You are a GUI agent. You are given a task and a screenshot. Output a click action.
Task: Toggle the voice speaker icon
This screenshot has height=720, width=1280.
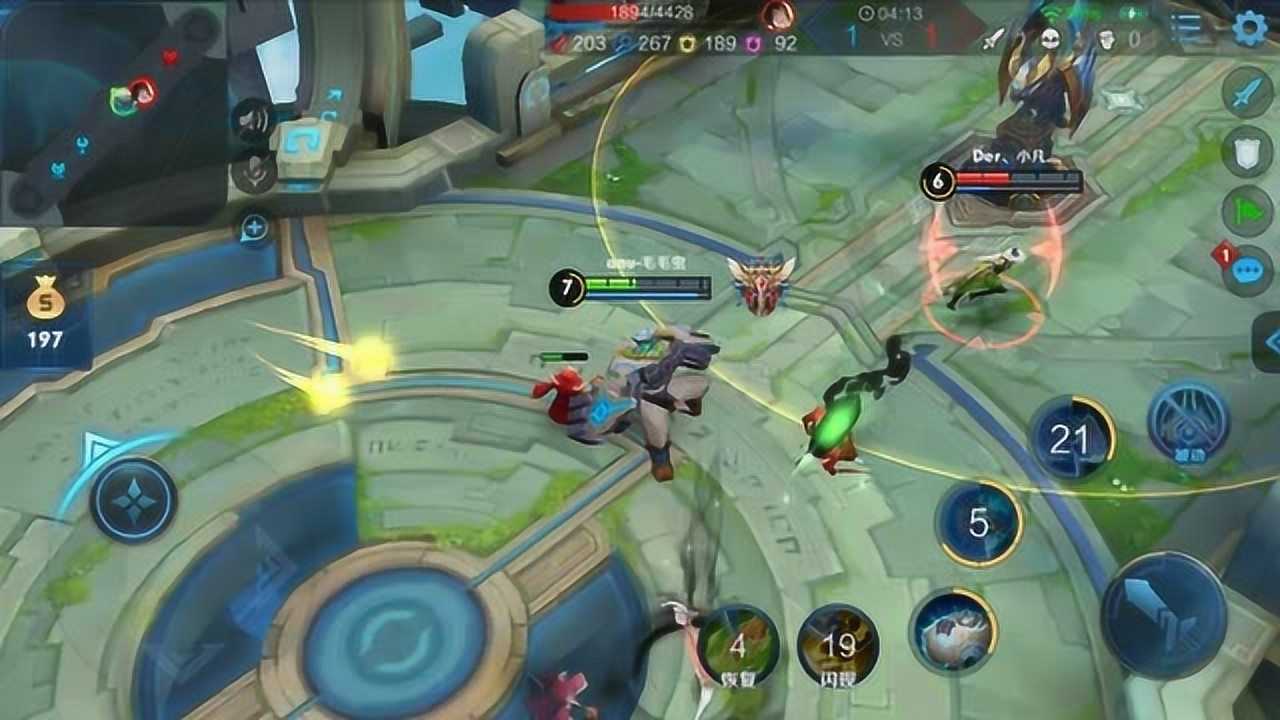click(252, 122)
